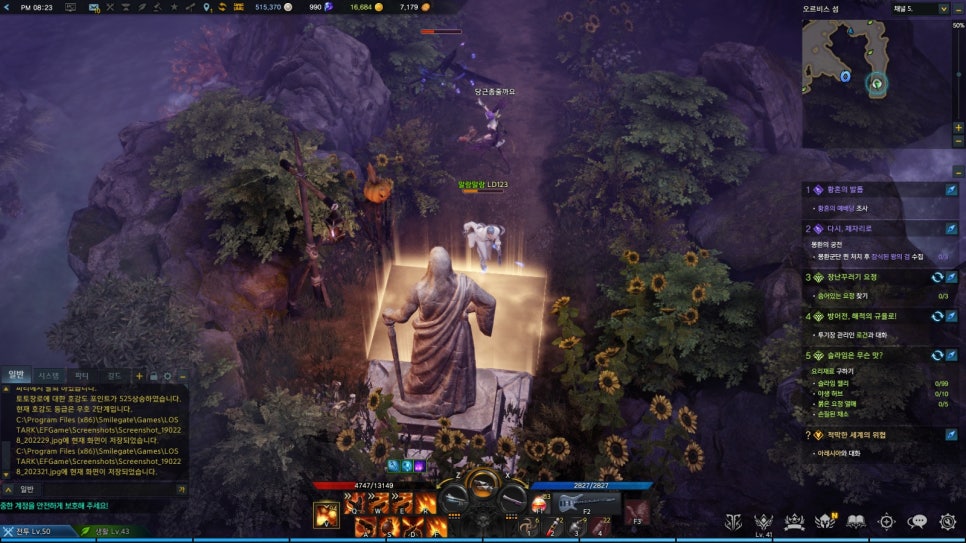Add a new chat tab with the plus button

[139, 376]
